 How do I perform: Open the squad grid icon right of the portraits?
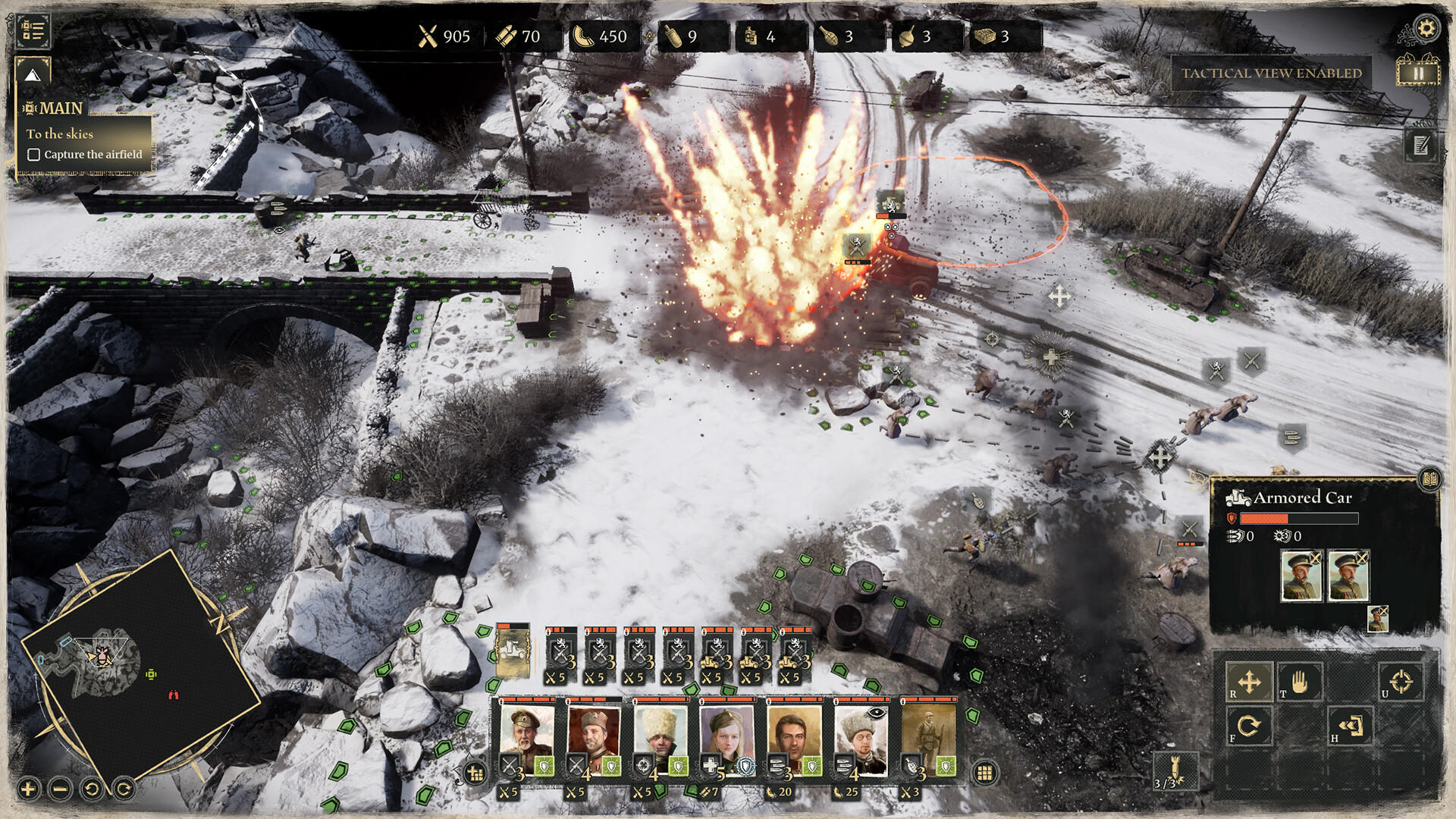click(x=984, y=773)
